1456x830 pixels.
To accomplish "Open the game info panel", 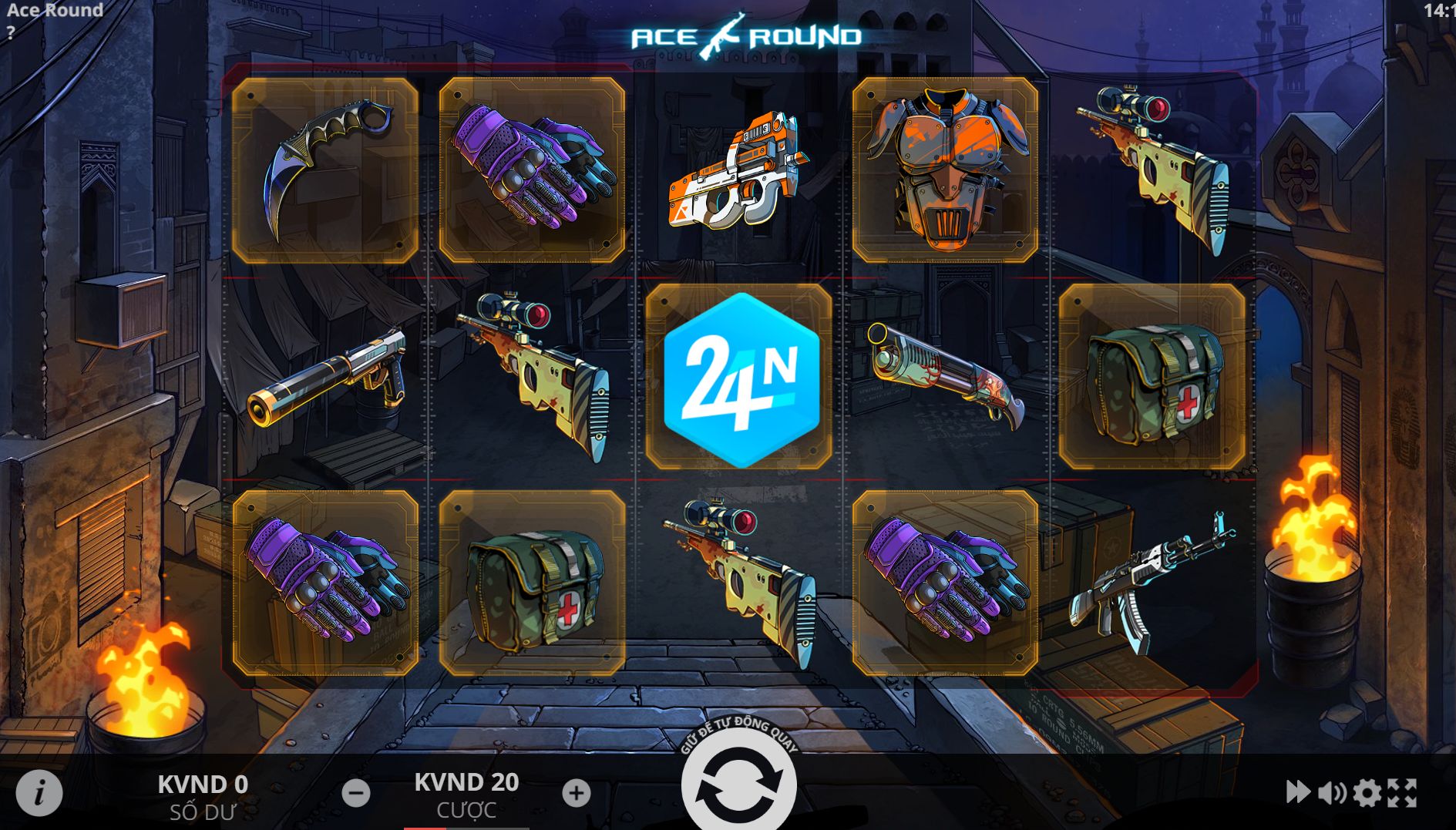I will (x=39, y=791).
